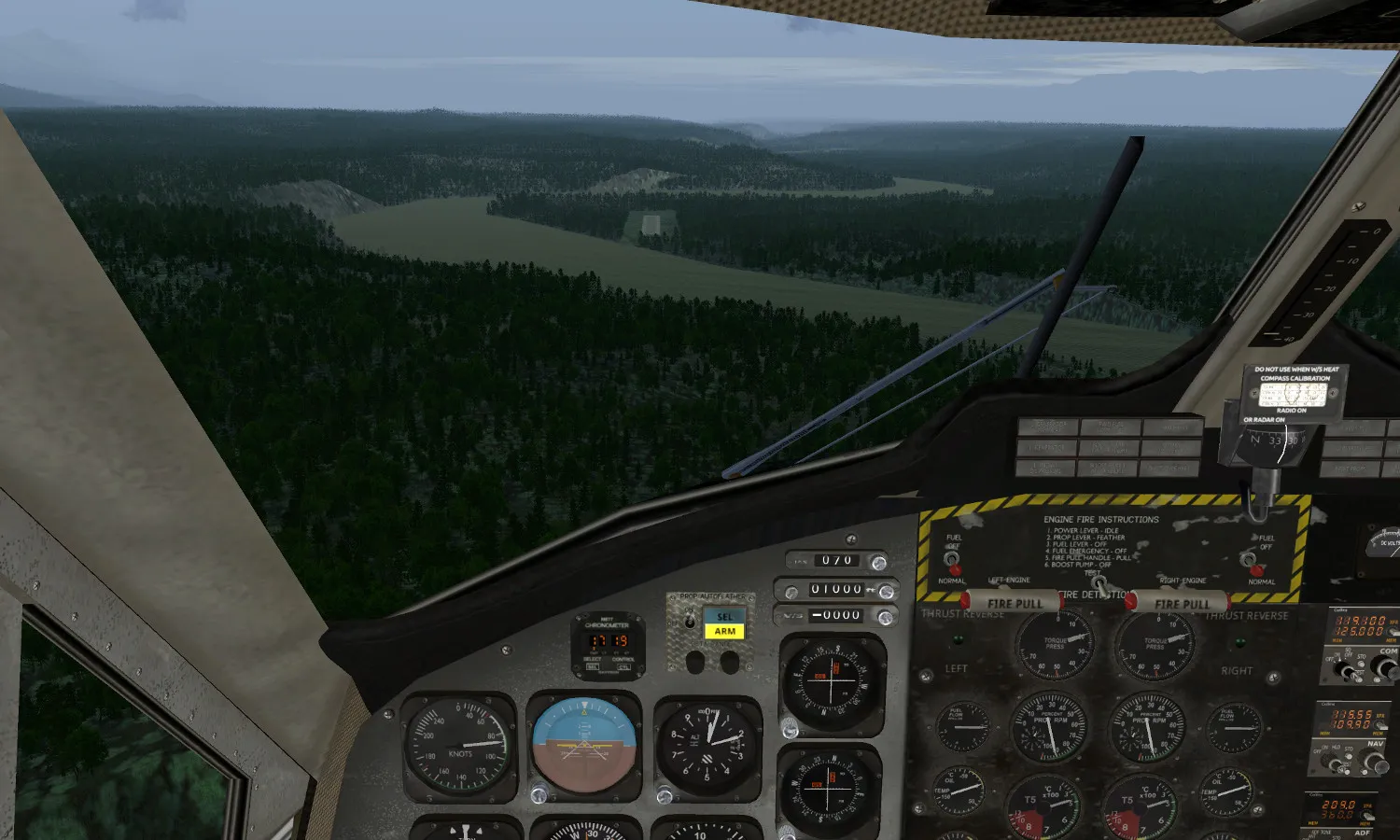Flip the prop autofeather ON/OFF switch
The width and height of the screenshot is (1400, 840).
691,620
